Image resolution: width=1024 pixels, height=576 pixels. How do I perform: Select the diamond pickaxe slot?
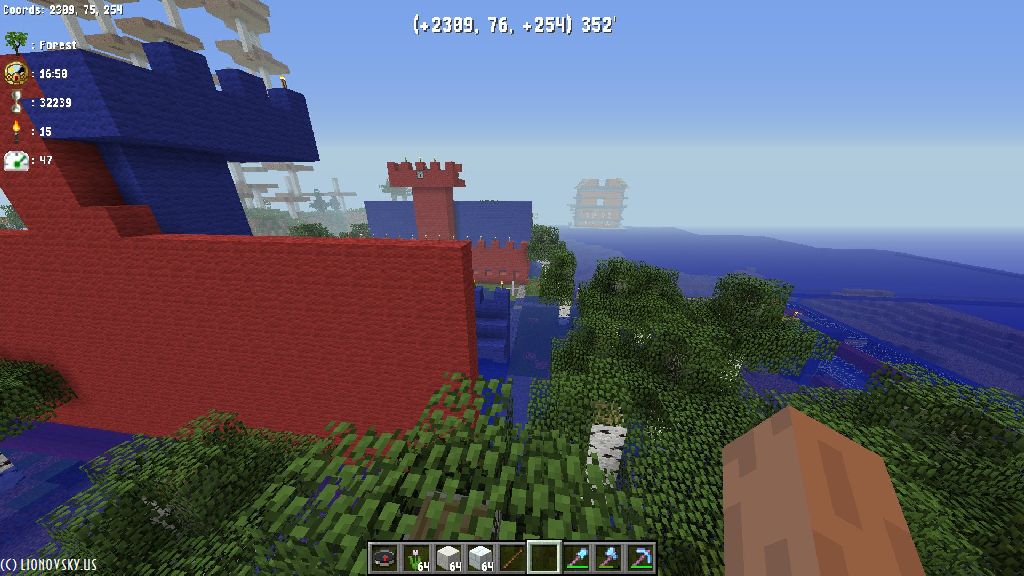click(639, 558)
